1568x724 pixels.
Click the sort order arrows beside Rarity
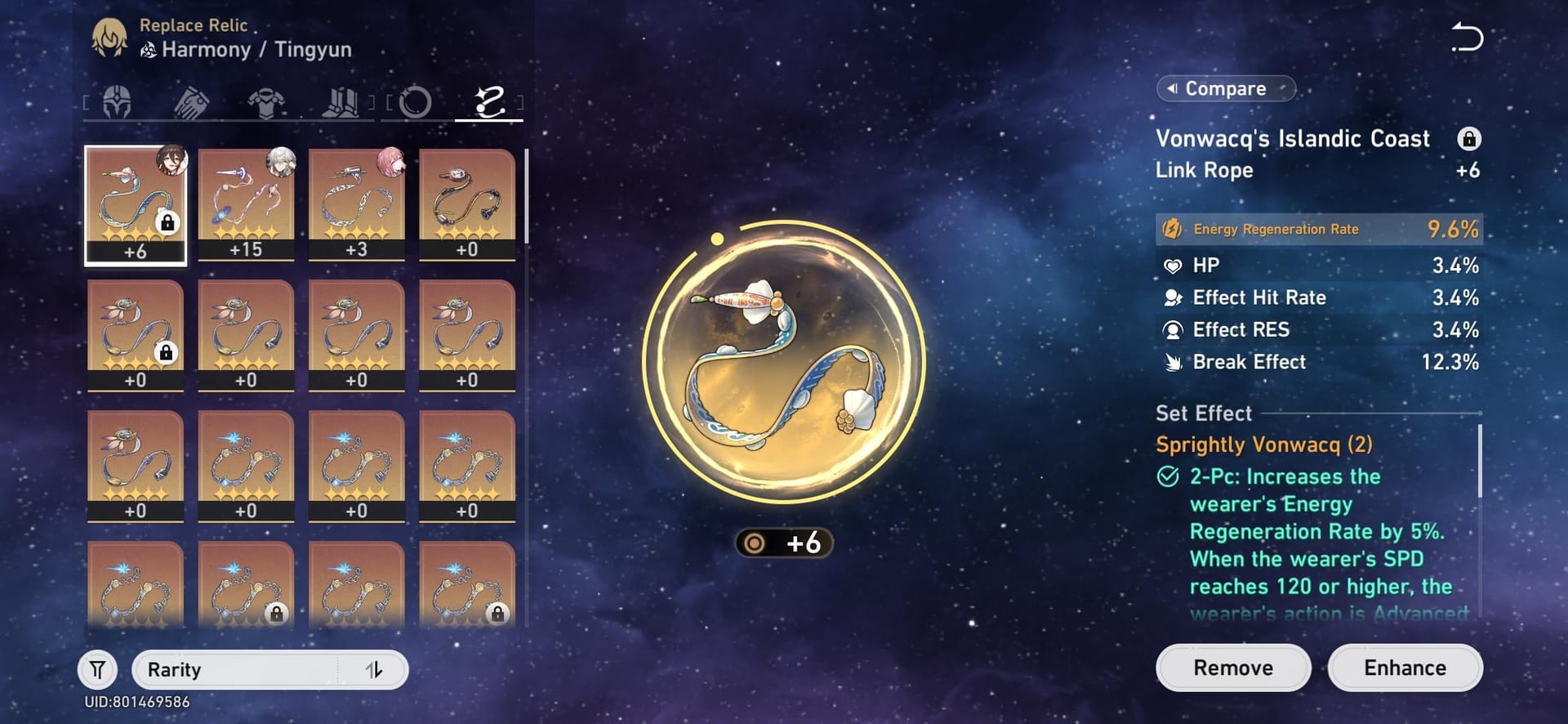[374, 669]
